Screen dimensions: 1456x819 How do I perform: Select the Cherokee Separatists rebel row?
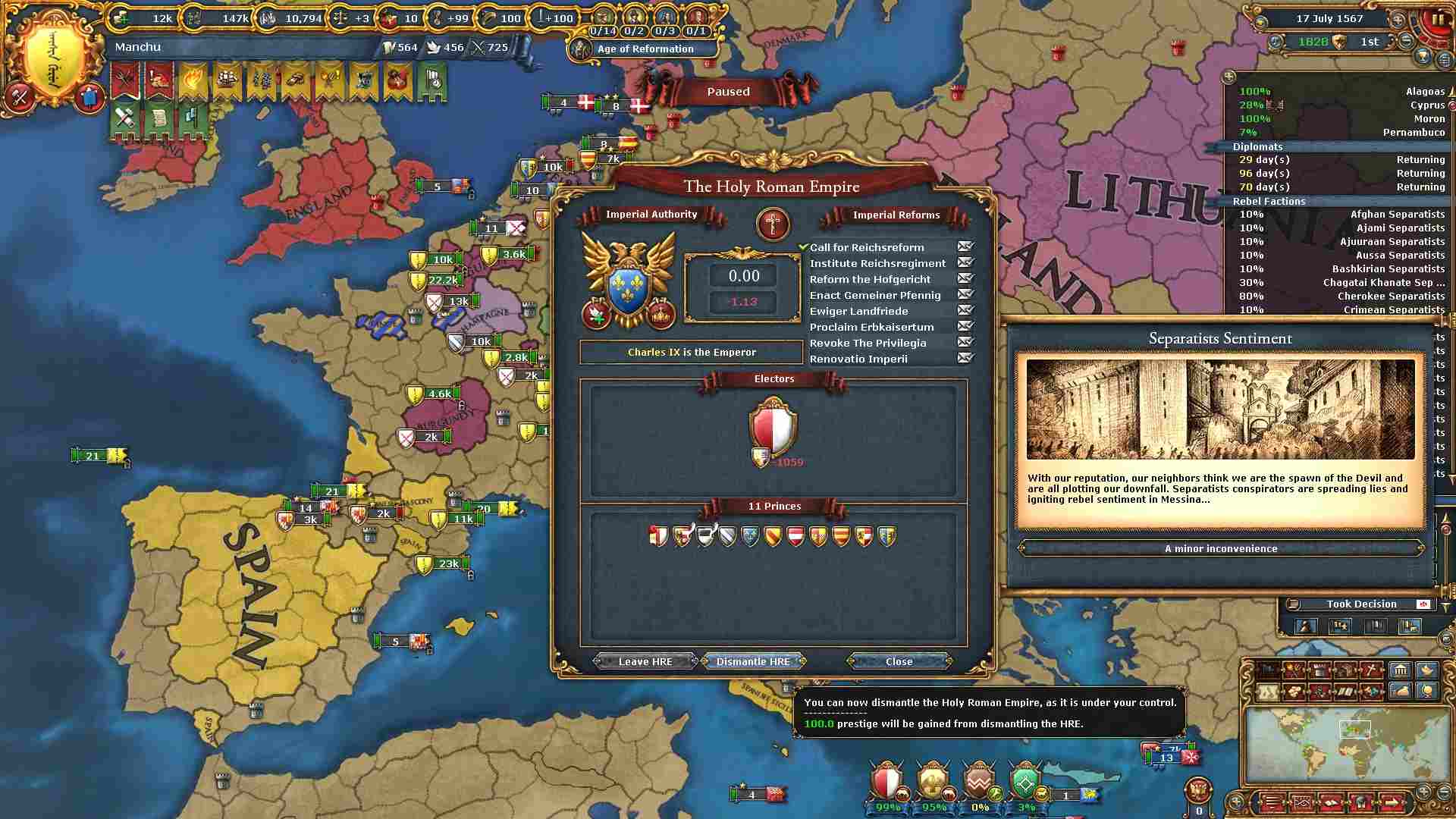1342,296
